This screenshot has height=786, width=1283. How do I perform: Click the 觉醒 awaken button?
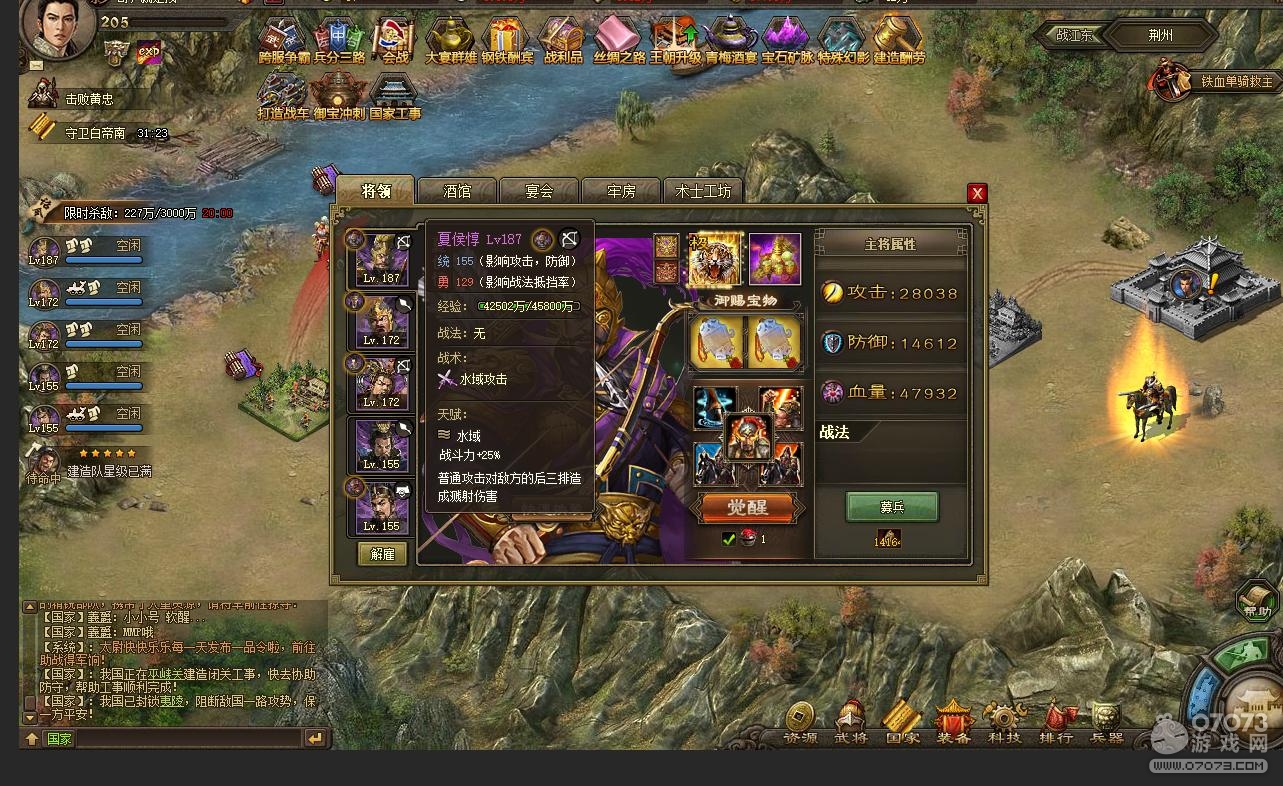tap(746, 508)
